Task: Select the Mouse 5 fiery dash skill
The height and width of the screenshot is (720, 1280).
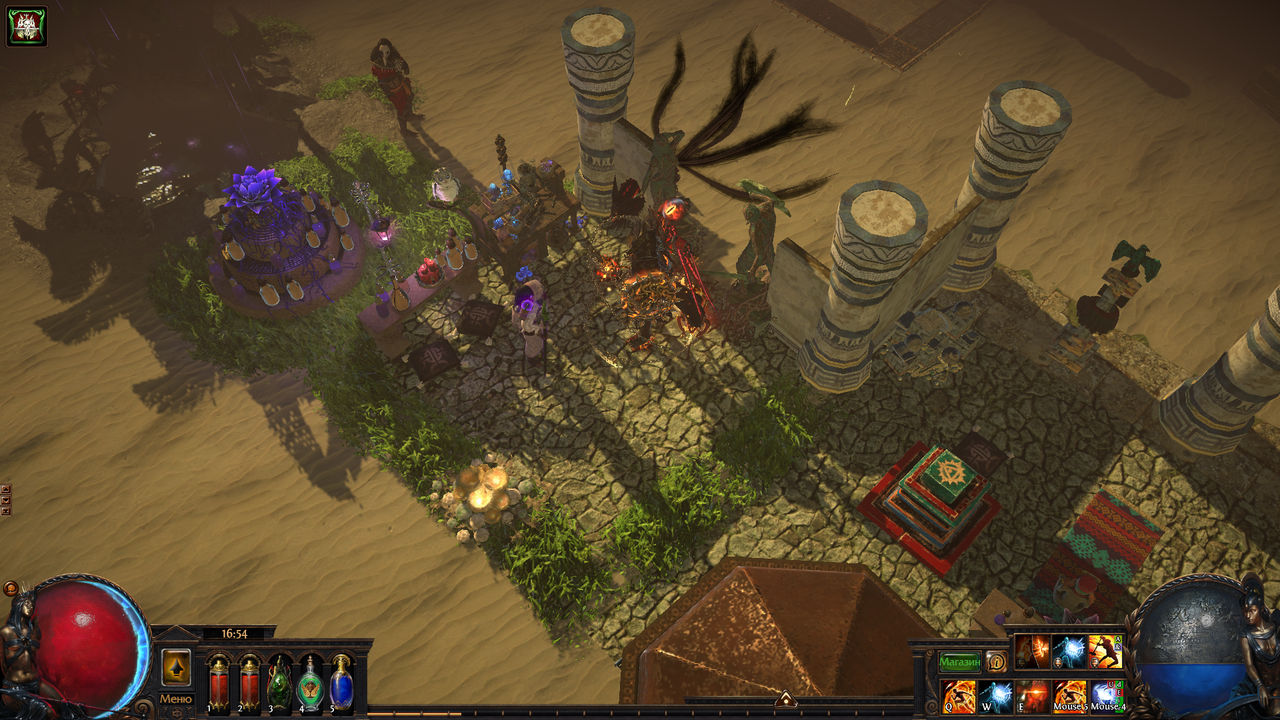Action: [x=1070, y=696]
